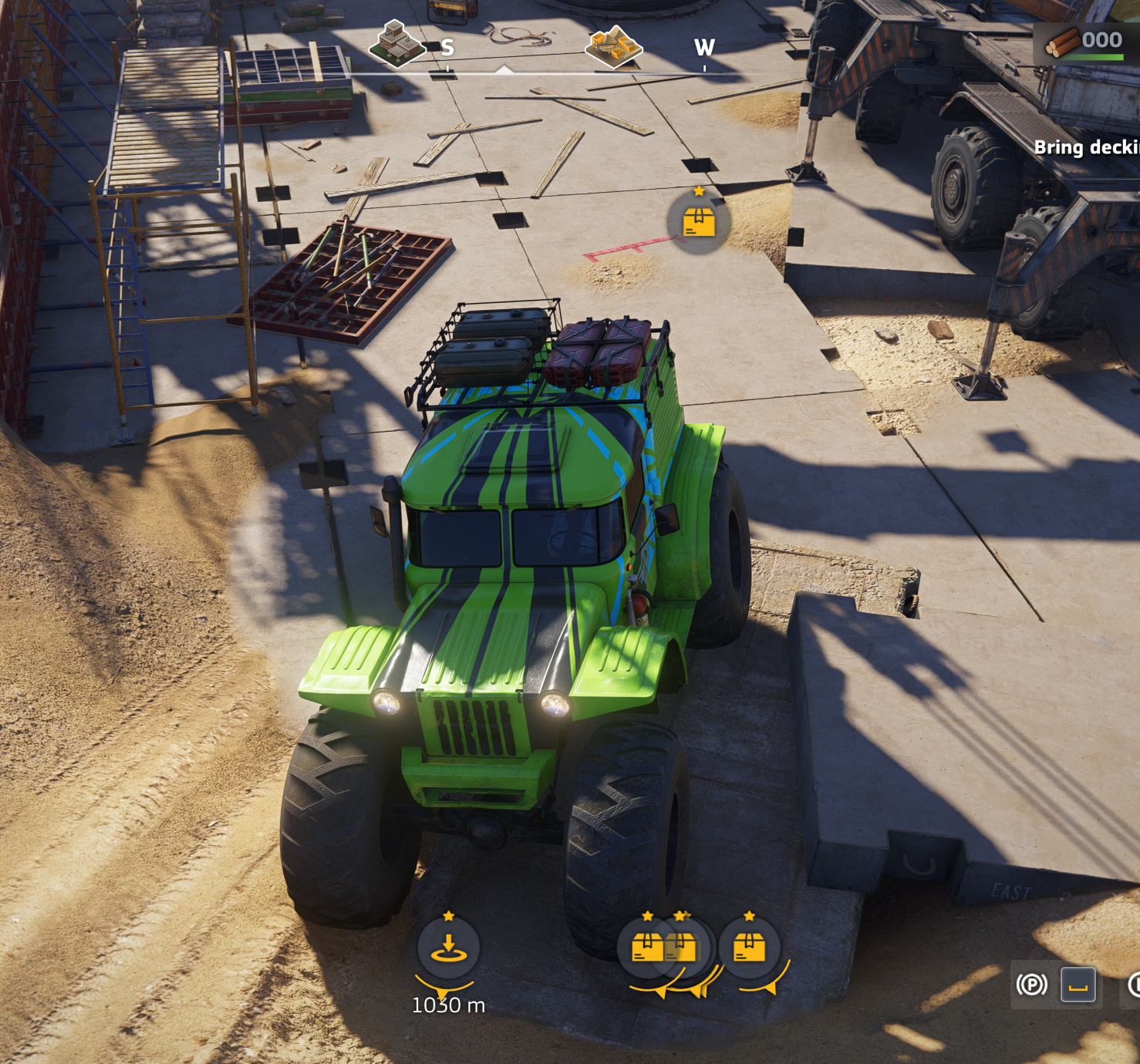Click the green progress bar under the logs counter
This screenshot has width=1140, height=1064.
click(x=1097, y=56)
